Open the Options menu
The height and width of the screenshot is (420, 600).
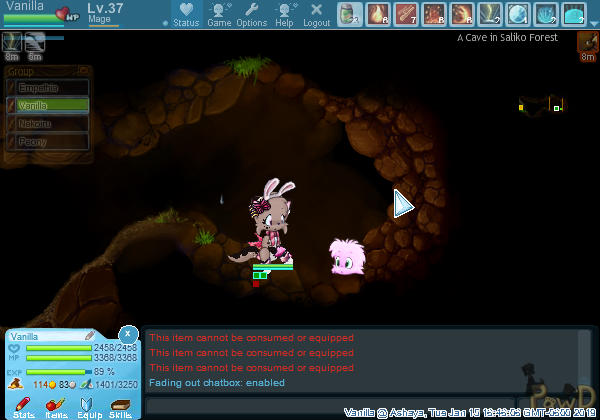(x=251, y=14)
